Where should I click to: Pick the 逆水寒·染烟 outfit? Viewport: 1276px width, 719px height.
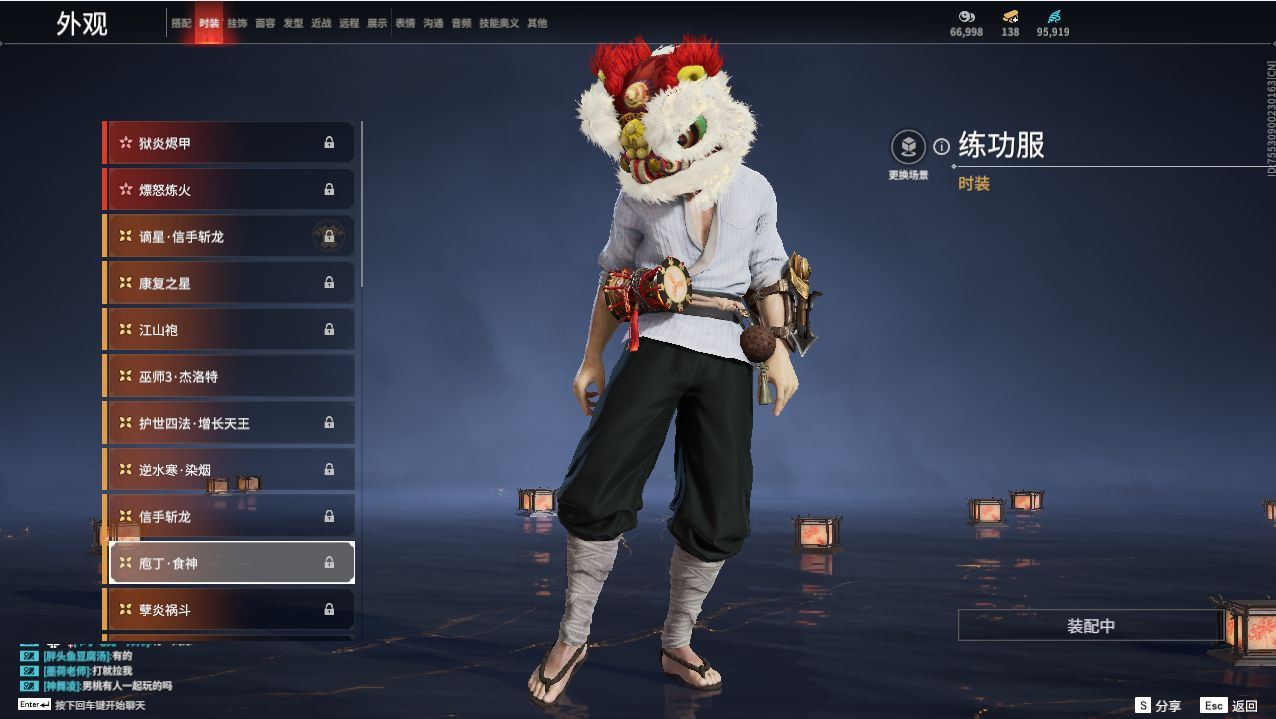pos(229,470)
